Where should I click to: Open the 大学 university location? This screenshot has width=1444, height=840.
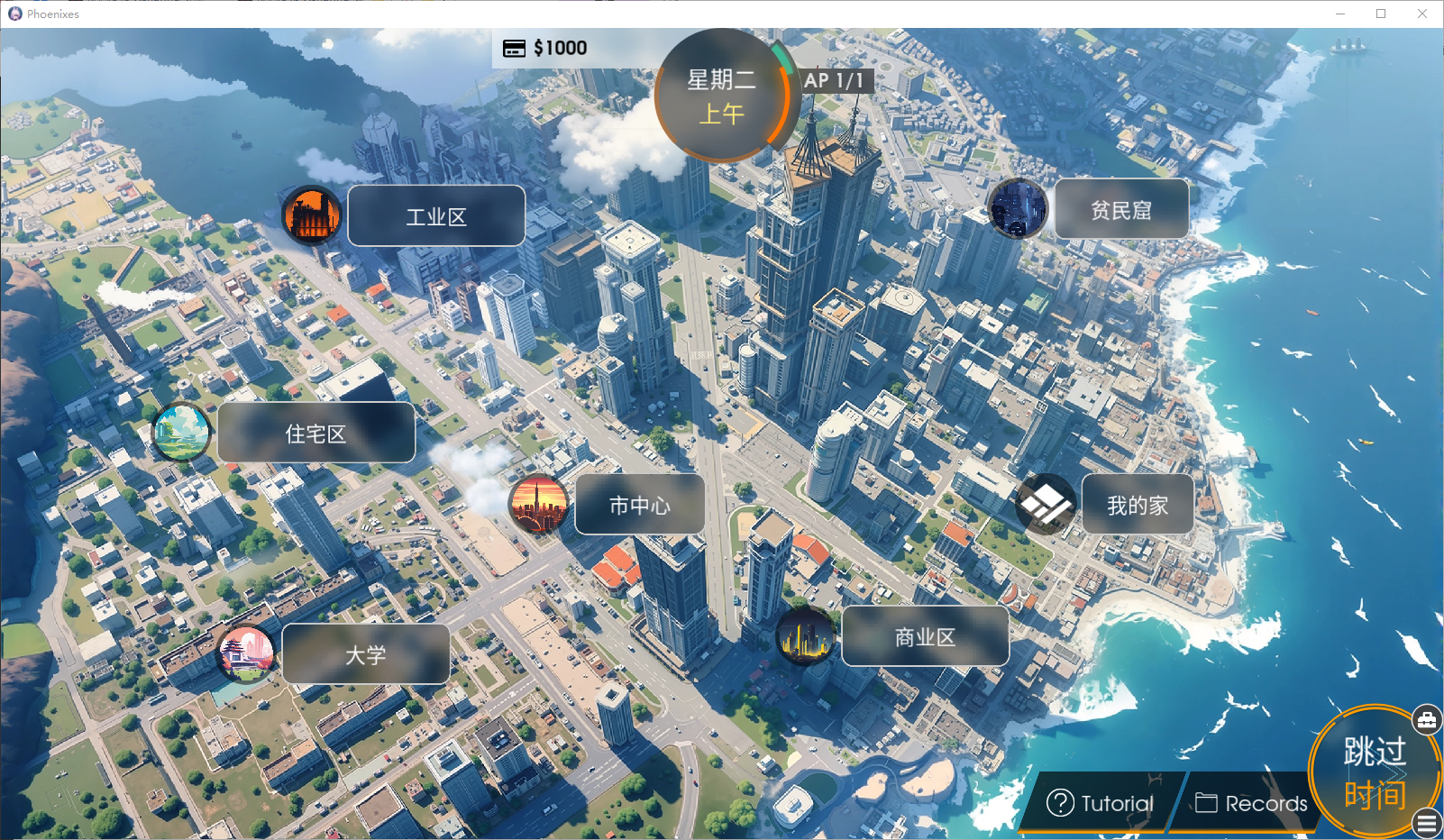pyautogui.click(x=365, y=654)
